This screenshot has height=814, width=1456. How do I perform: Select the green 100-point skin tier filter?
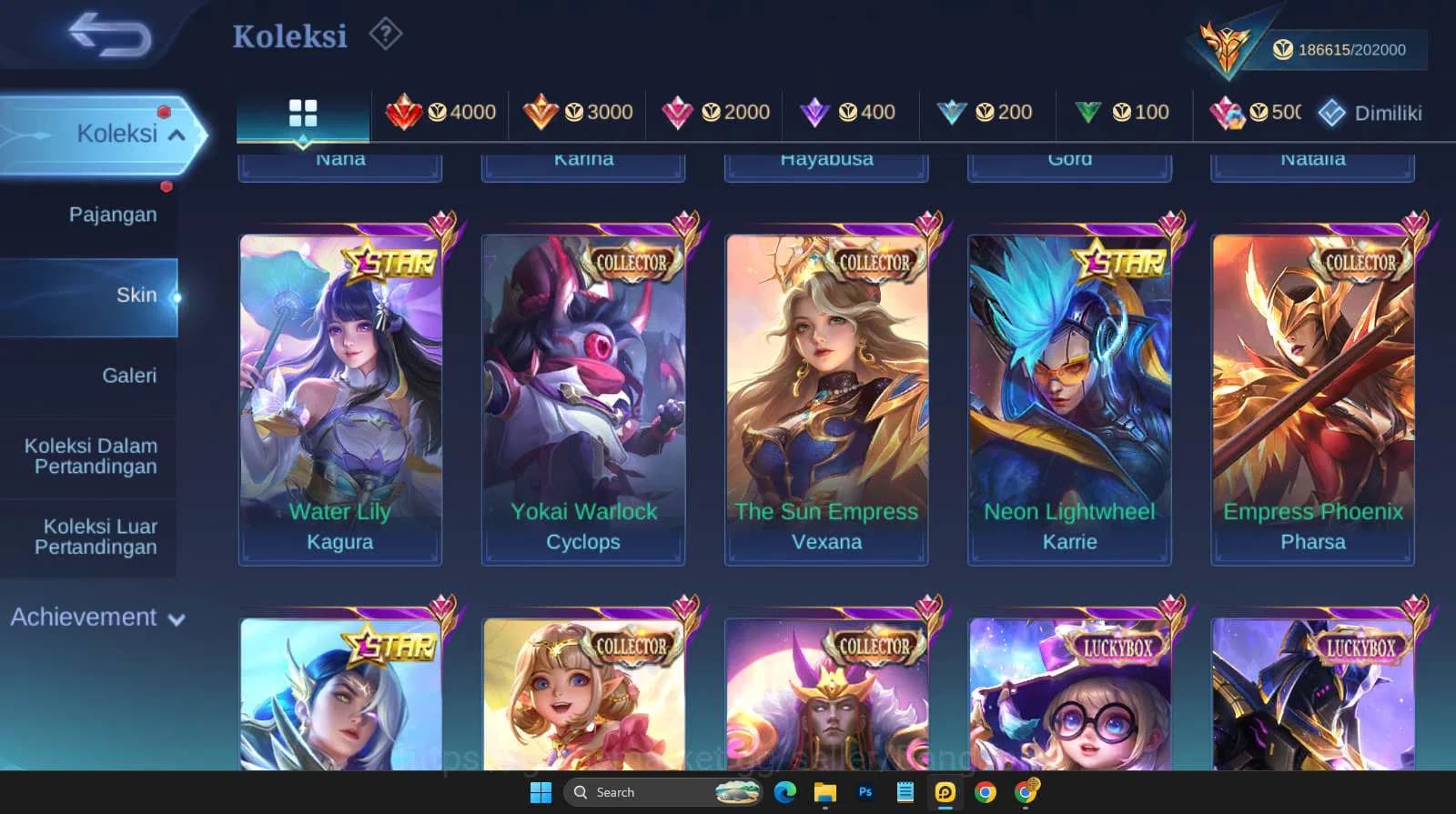click(x=1122, y=112)
